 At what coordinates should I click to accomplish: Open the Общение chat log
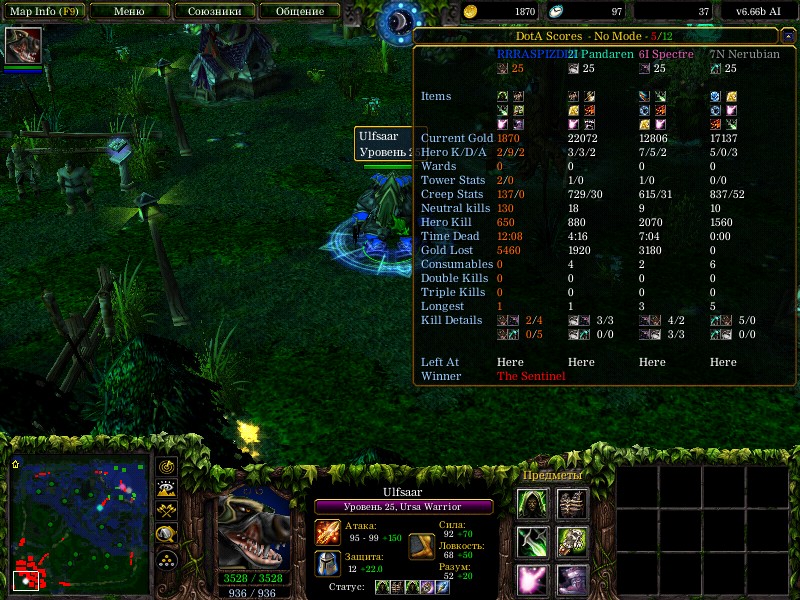point(299,12)
